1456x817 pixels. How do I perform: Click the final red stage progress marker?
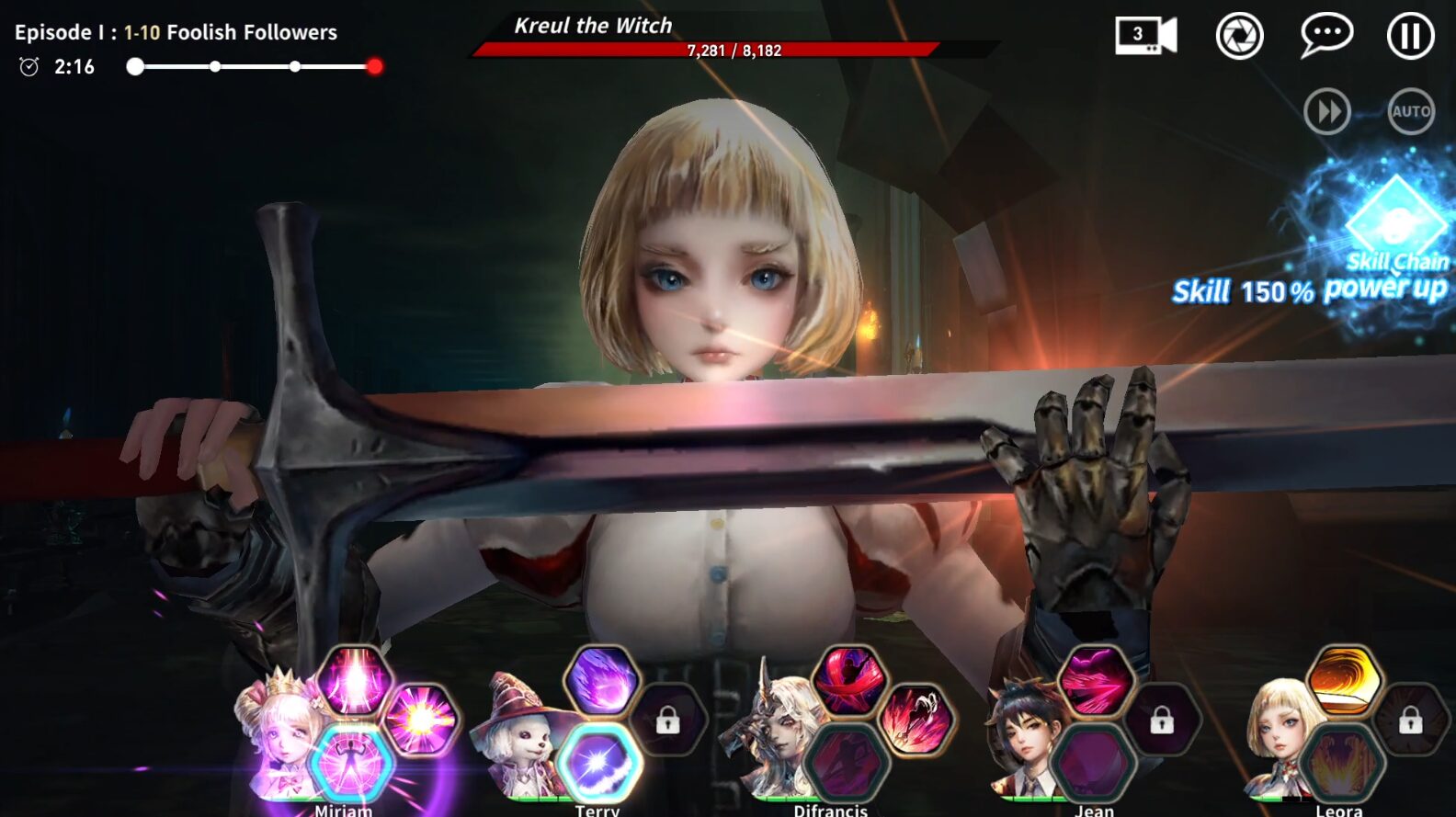tap(374, 66)
